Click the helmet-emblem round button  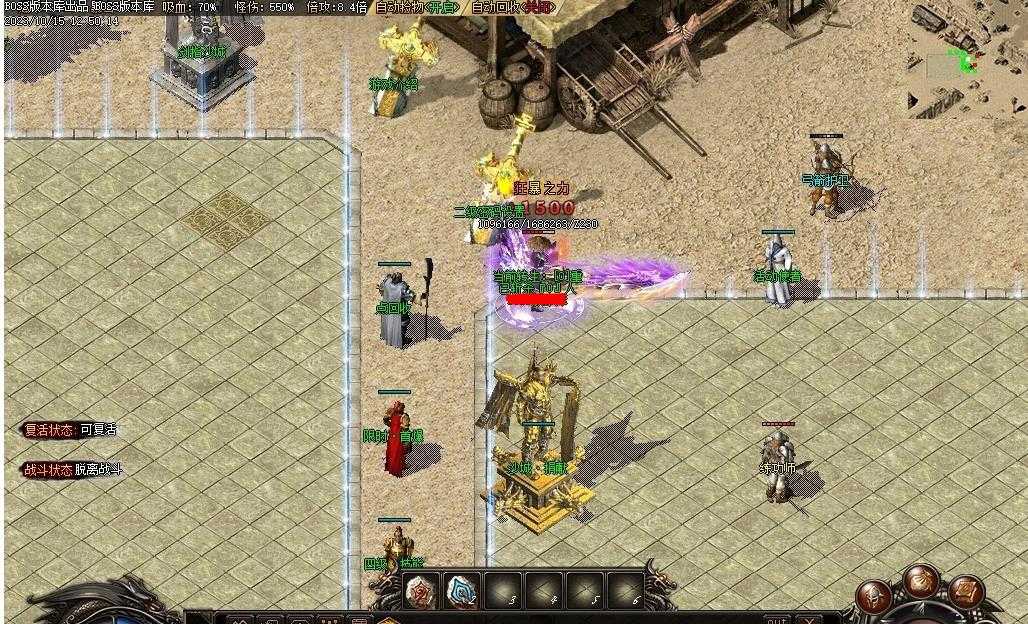coord(875,600)
